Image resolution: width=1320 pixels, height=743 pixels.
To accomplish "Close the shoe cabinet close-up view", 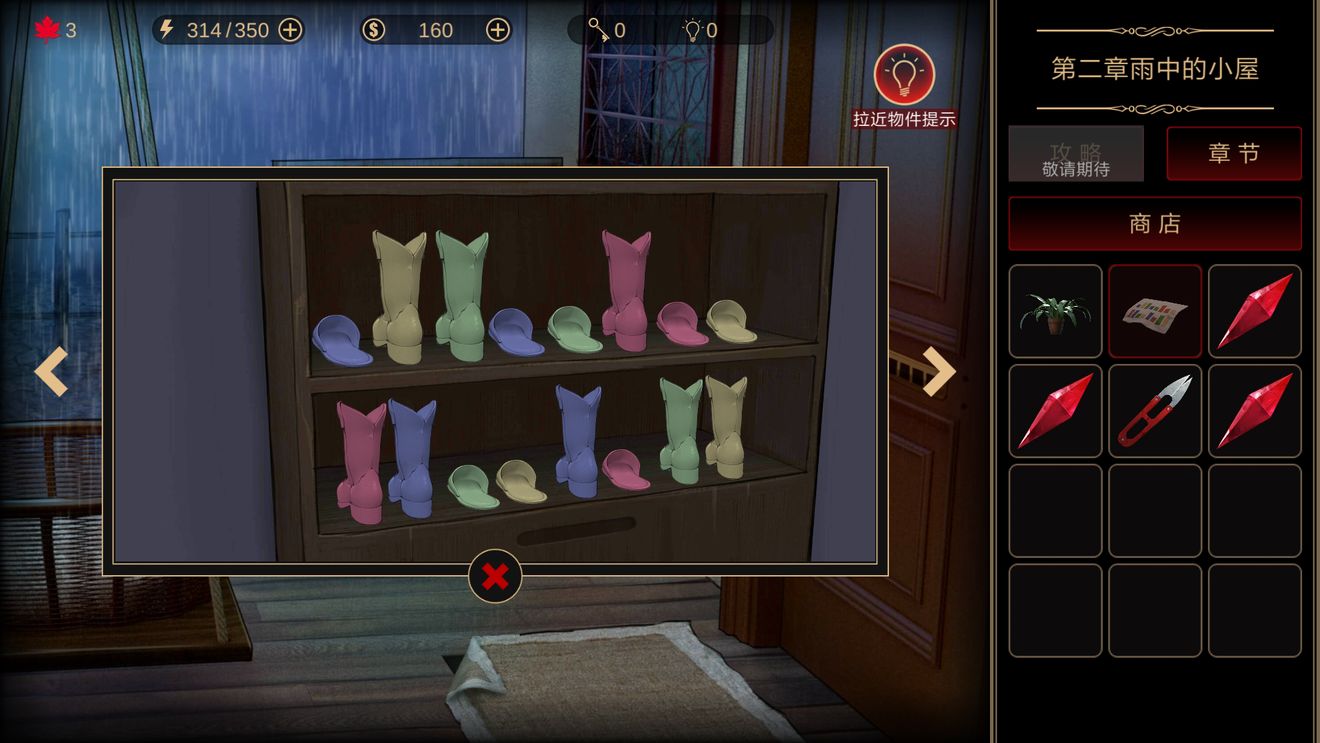I will tap(495, 576).
